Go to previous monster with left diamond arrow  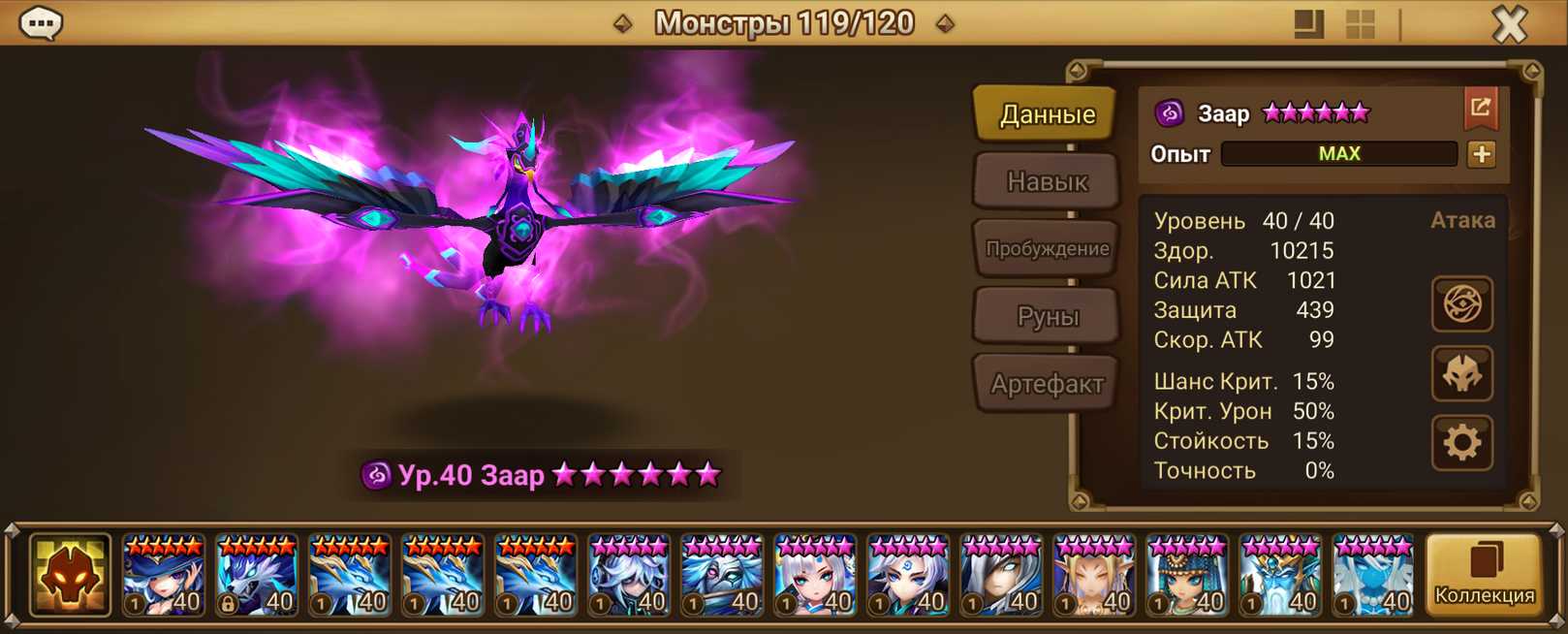[x=623, y=23]
